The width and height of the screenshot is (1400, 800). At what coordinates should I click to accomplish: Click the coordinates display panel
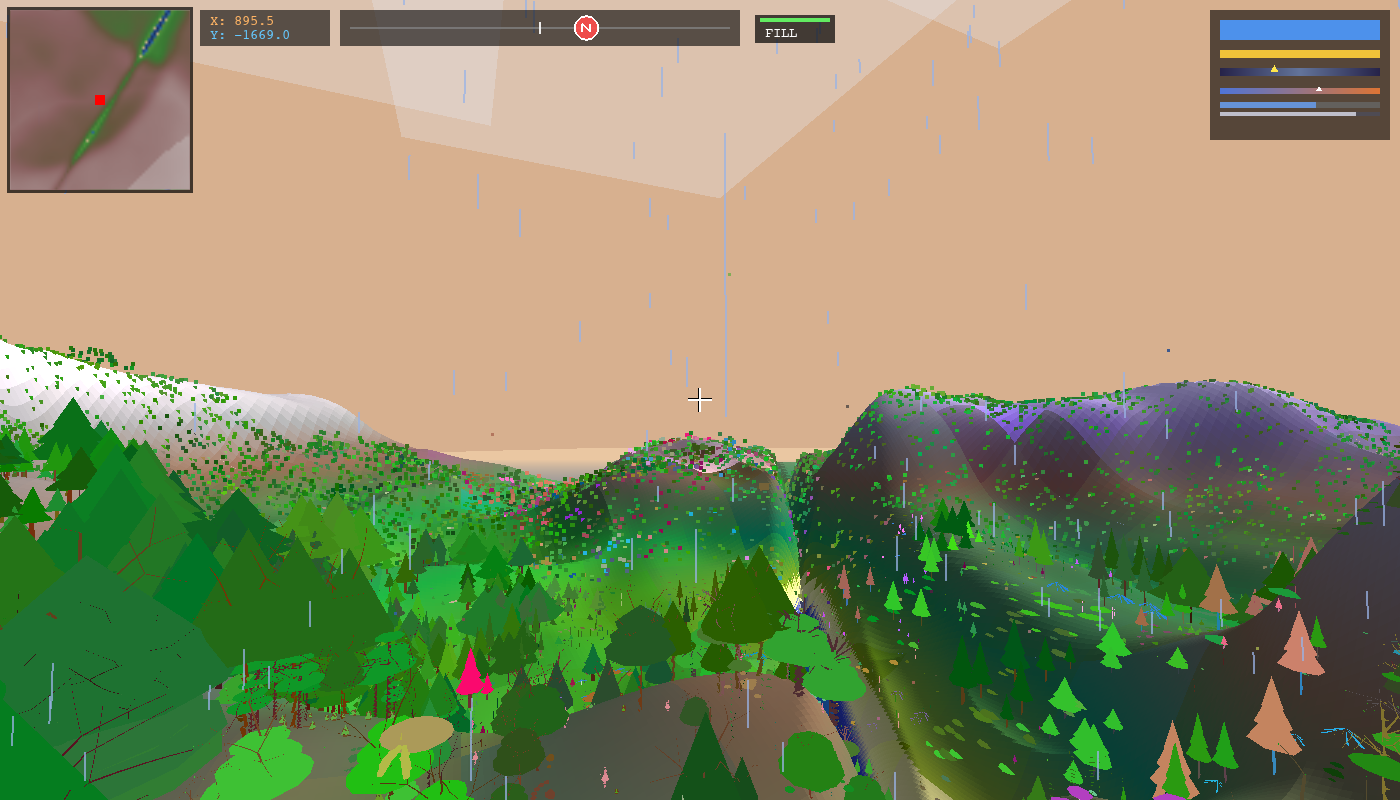(265, 27)
